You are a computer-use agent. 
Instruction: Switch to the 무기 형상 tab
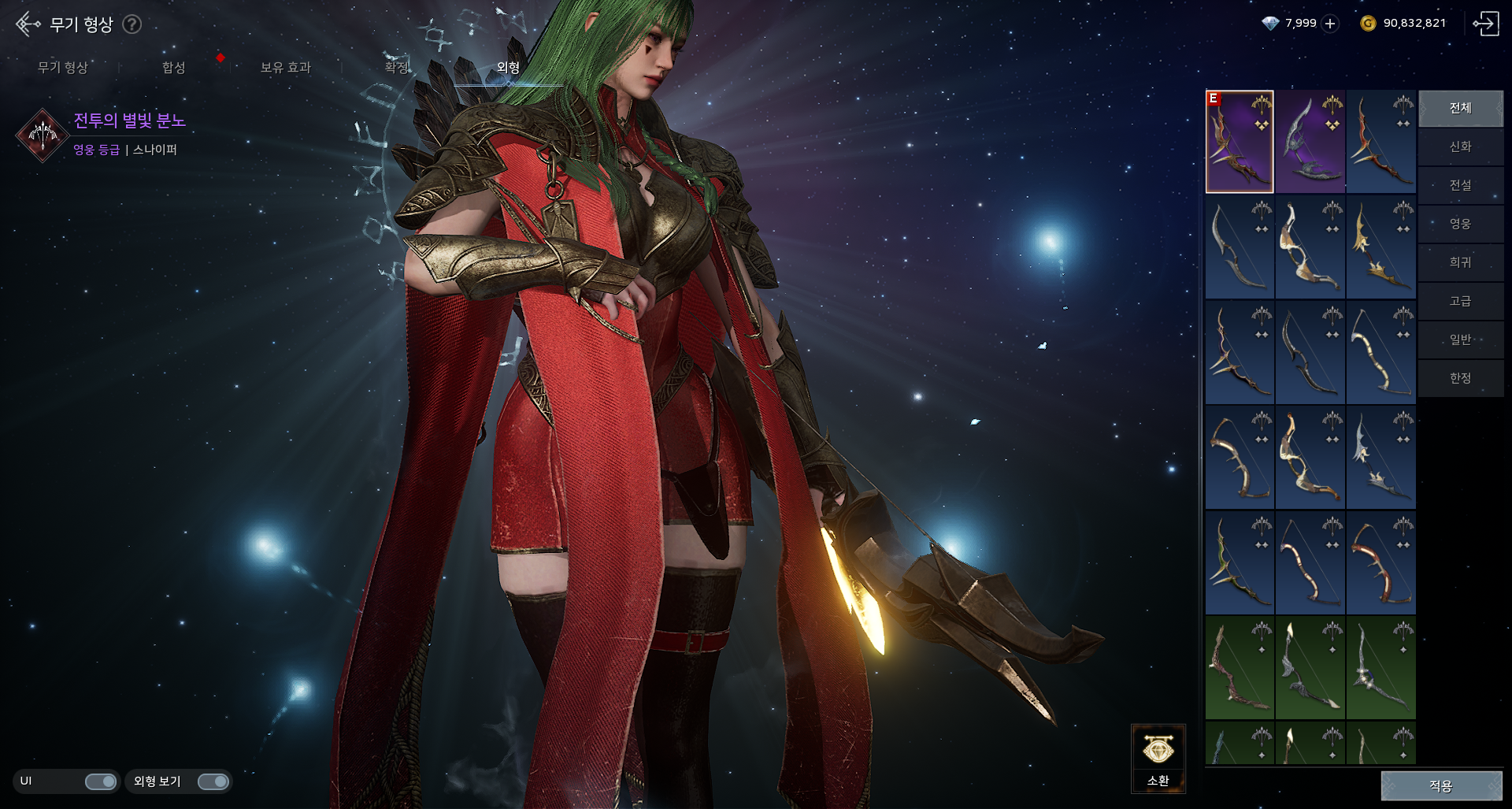pos(63,68)
